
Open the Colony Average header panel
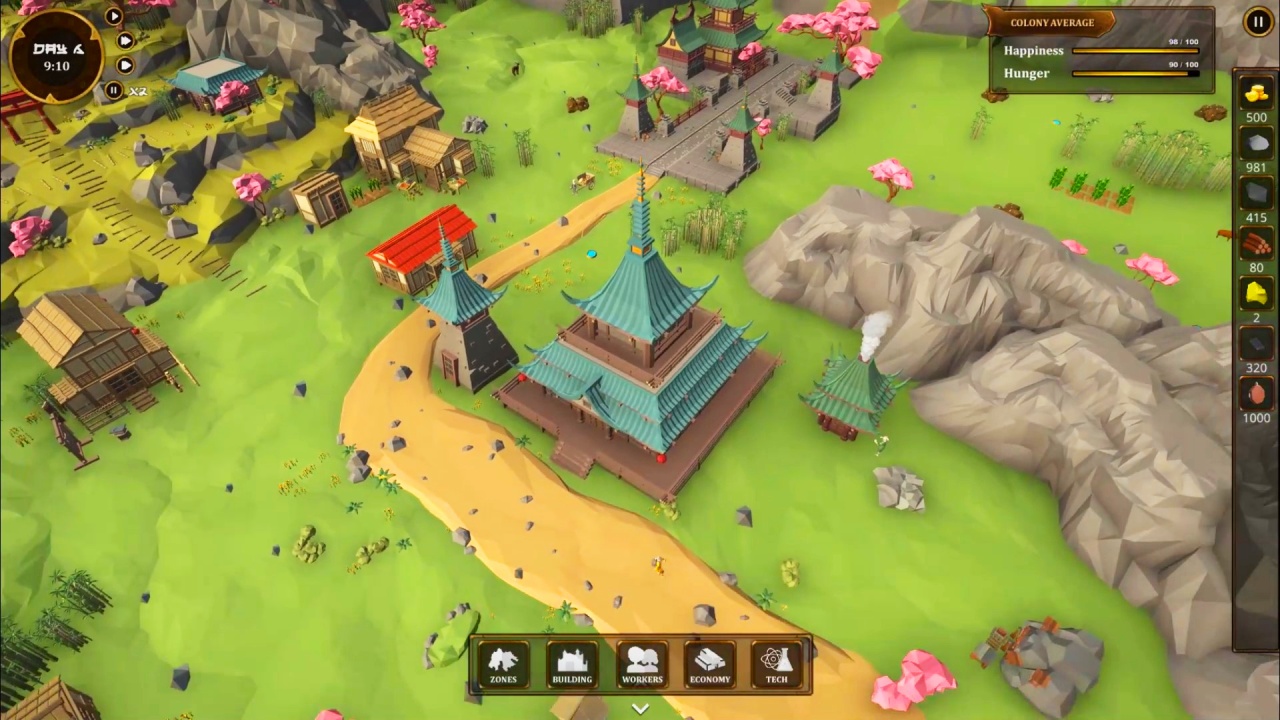click(x=1052, y=22)
